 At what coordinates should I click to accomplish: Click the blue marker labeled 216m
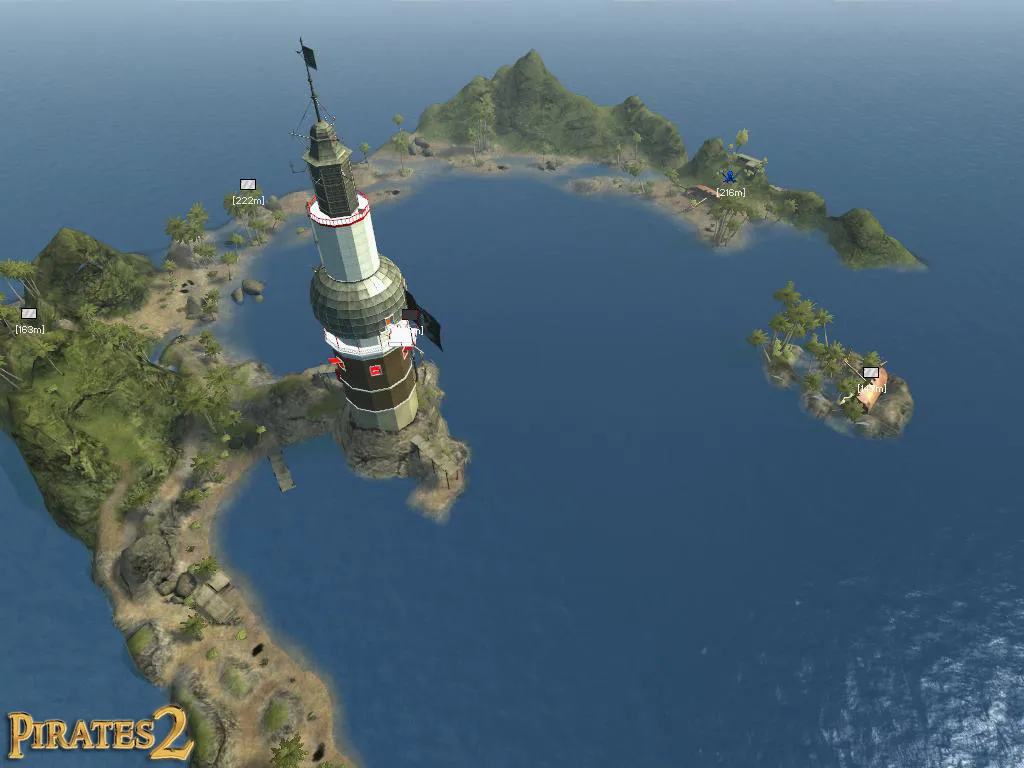point(729,177)
